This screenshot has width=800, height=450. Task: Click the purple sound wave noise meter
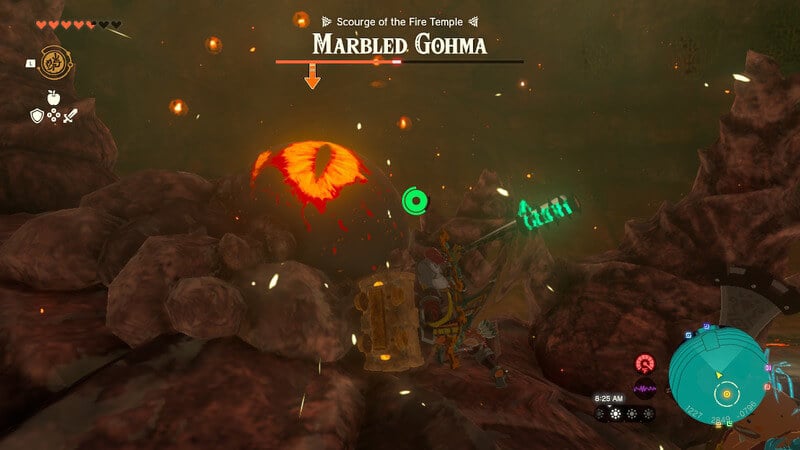tap(643, 388)
